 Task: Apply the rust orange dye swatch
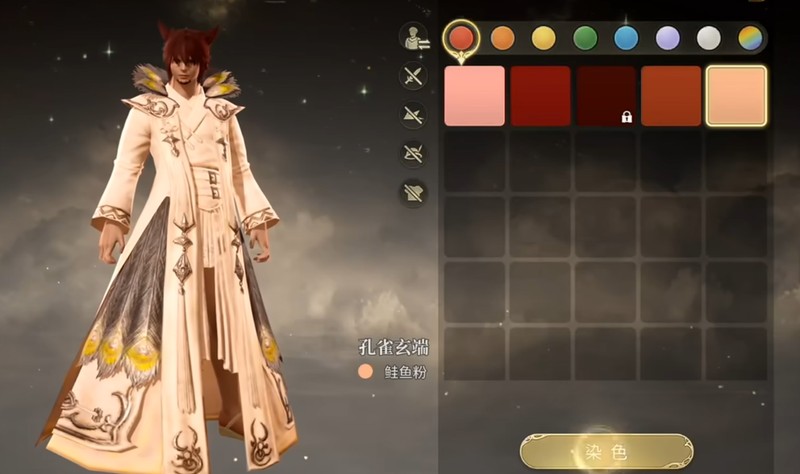click(x=671, y=96)
